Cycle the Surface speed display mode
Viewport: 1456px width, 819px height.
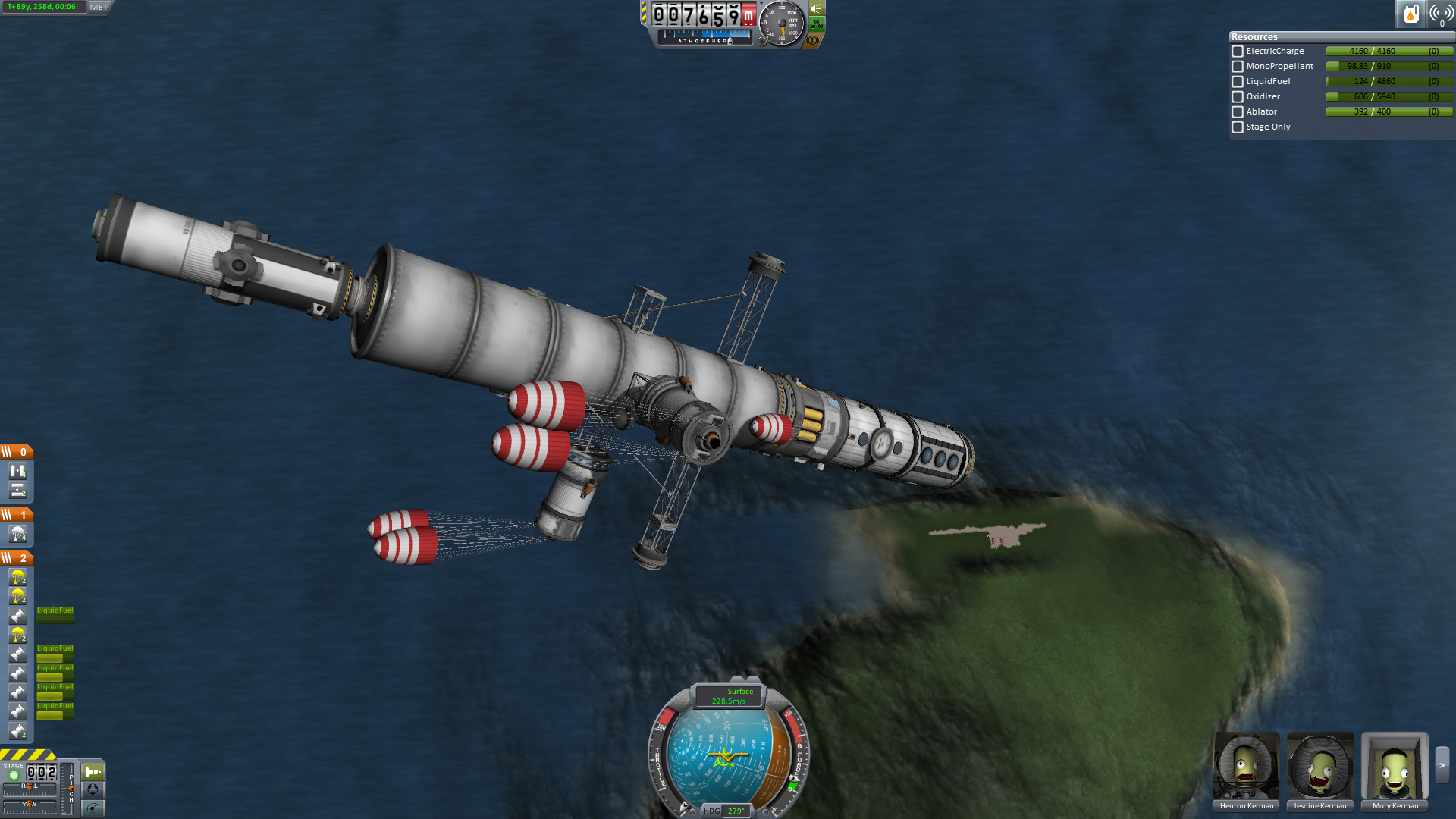730,696
